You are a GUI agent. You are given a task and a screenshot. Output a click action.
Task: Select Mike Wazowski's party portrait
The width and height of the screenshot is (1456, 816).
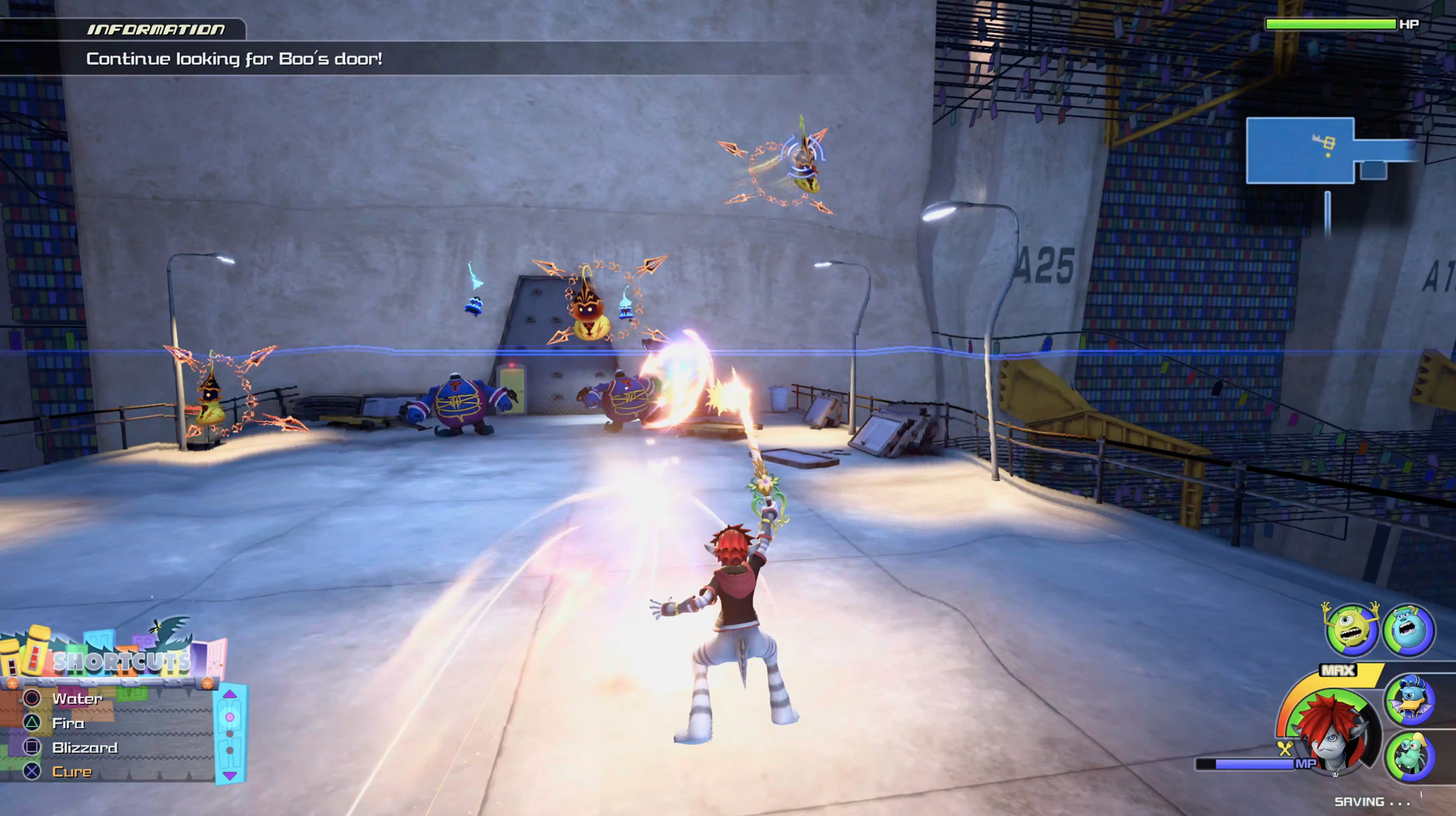pyautogui.click(x=1351, y=630)
